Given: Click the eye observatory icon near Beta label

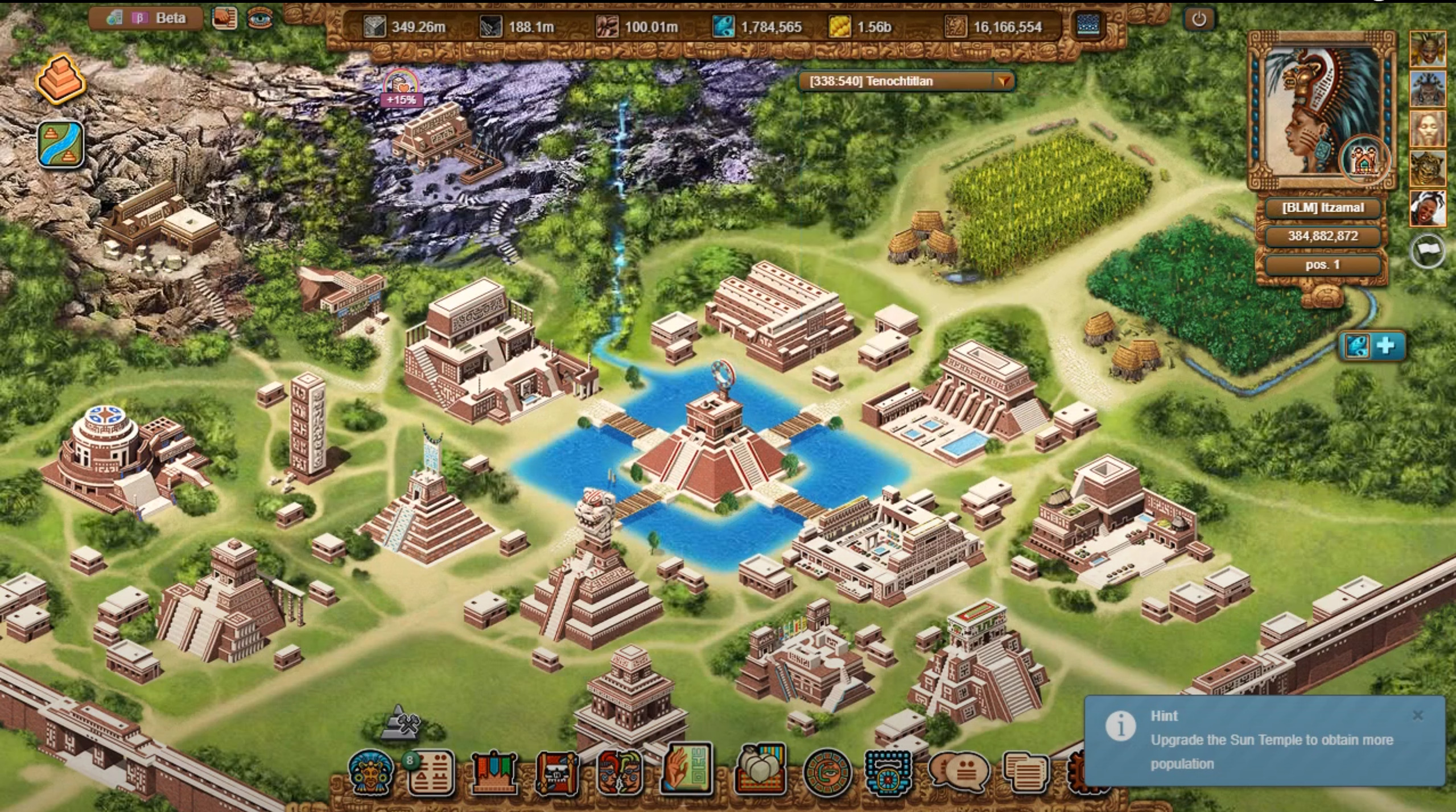Looking at the screenshot, I should pos(261,18).
